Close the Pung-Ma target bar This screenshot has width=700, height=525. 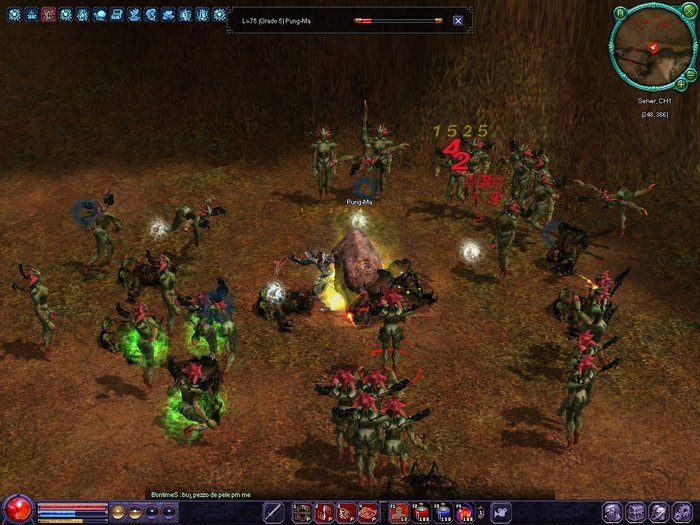click(x=458, y=20)
